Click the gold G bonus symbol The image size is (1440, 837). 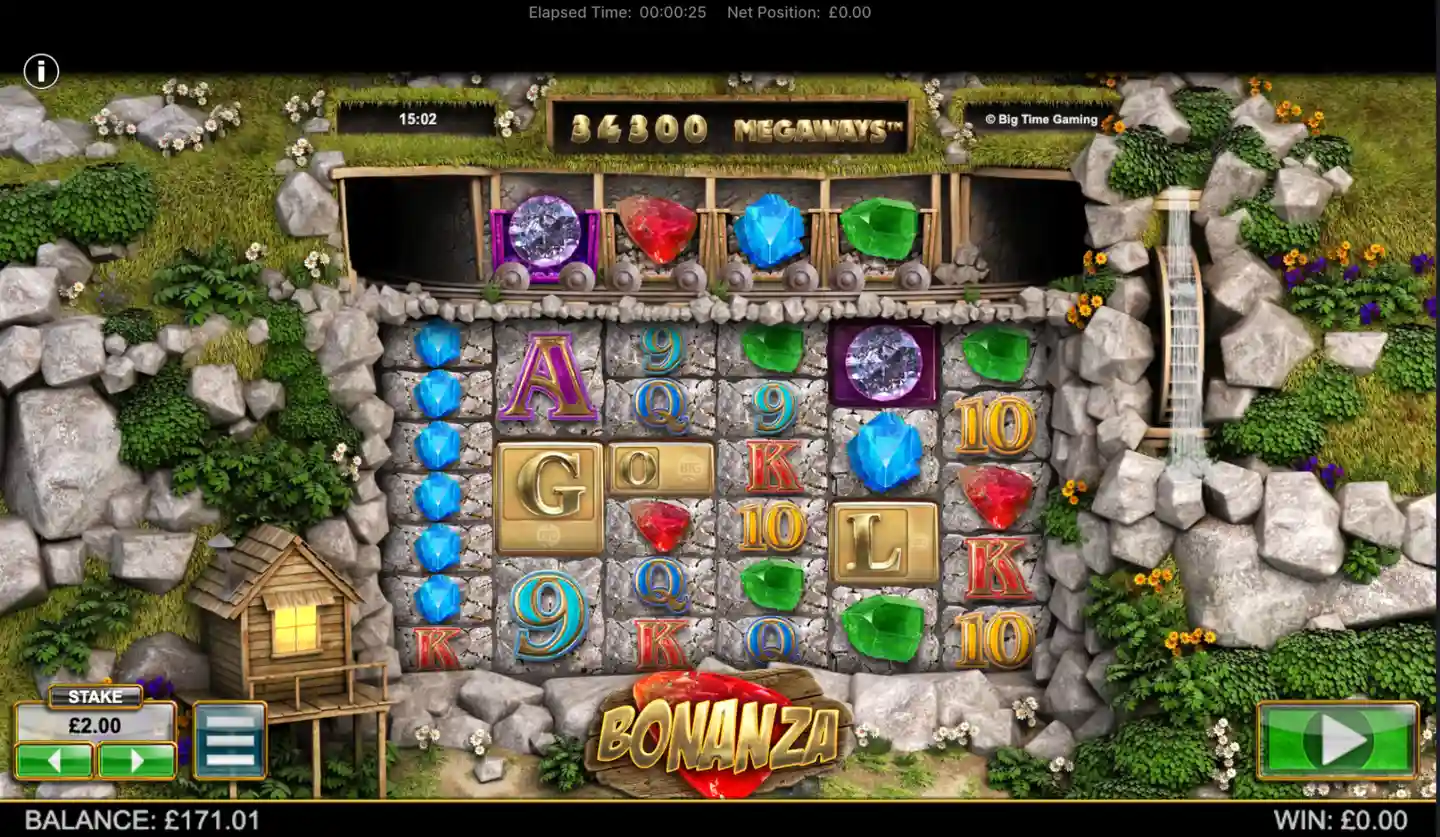548,495
